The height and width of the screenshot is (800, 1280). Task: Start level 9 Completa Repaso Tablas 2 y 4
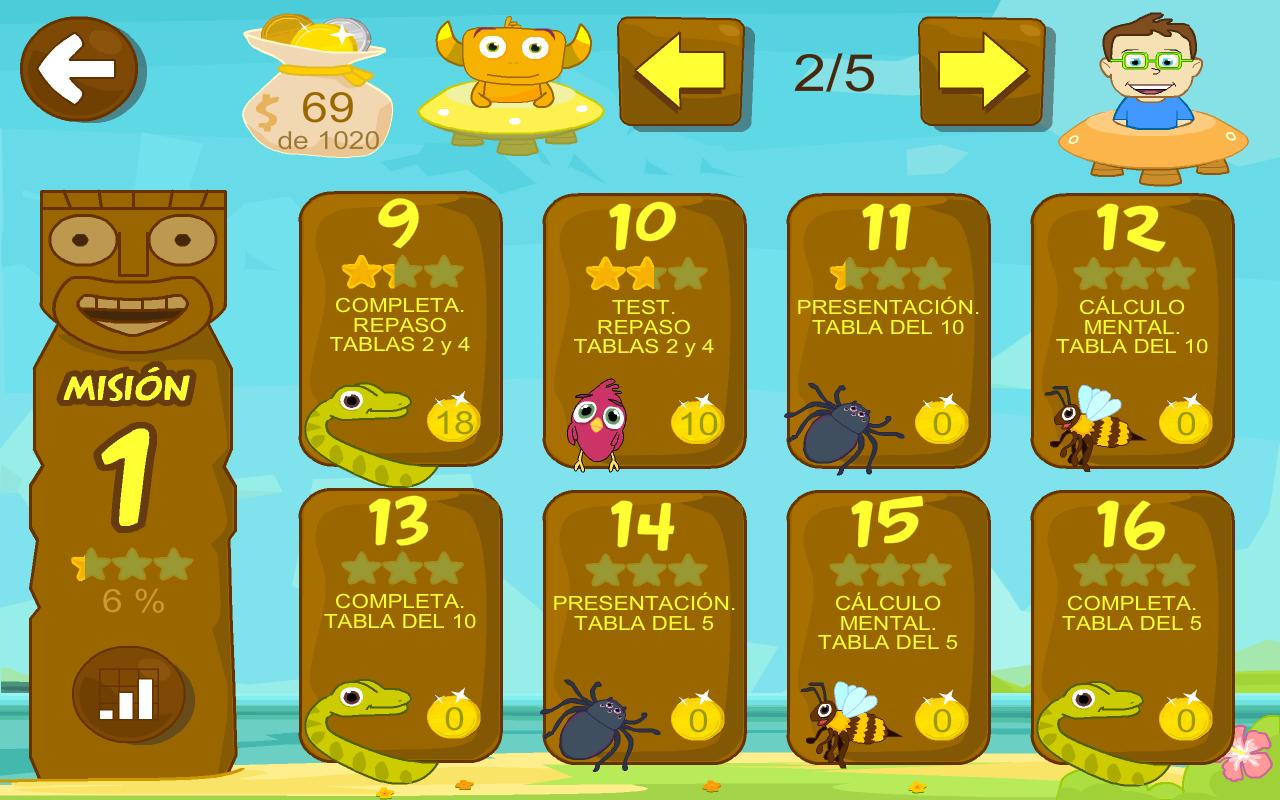[400, 330]
